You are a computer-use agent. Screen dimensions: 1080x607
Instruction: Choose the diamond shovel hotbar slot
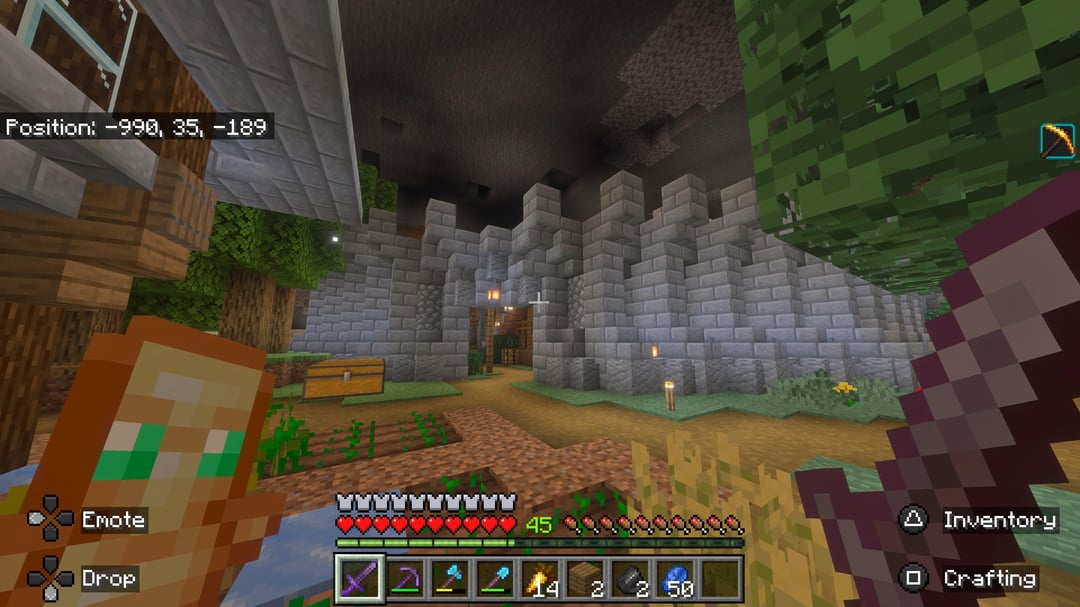coord(494,580)
